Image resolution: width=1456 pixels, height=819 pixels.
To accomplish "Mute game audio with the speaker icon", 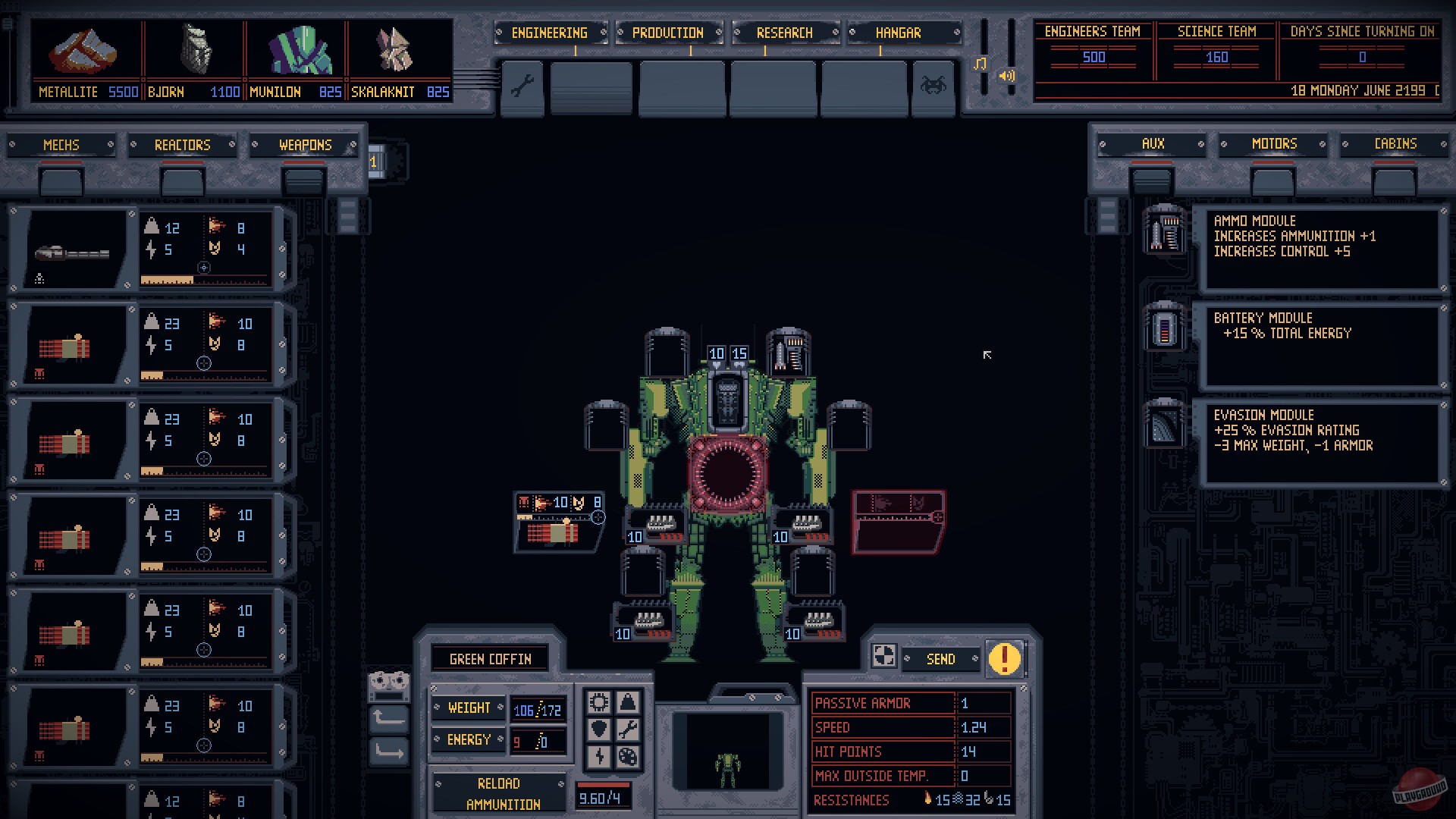I will 1007,76.
